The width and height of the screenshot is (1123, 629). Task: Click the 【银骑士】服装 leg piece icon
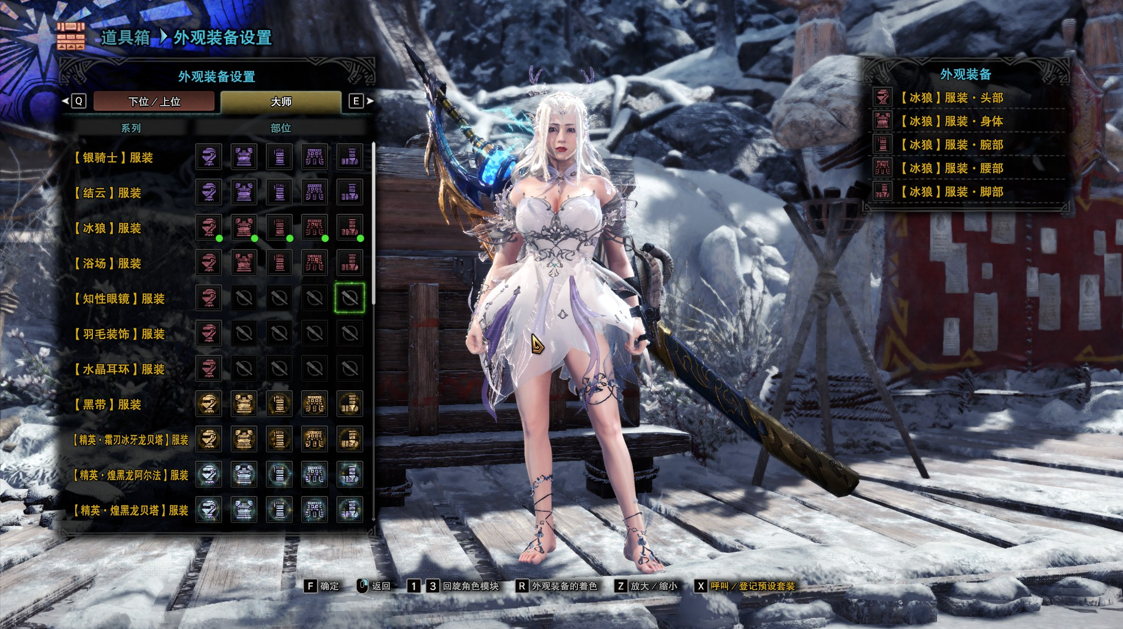349,157
